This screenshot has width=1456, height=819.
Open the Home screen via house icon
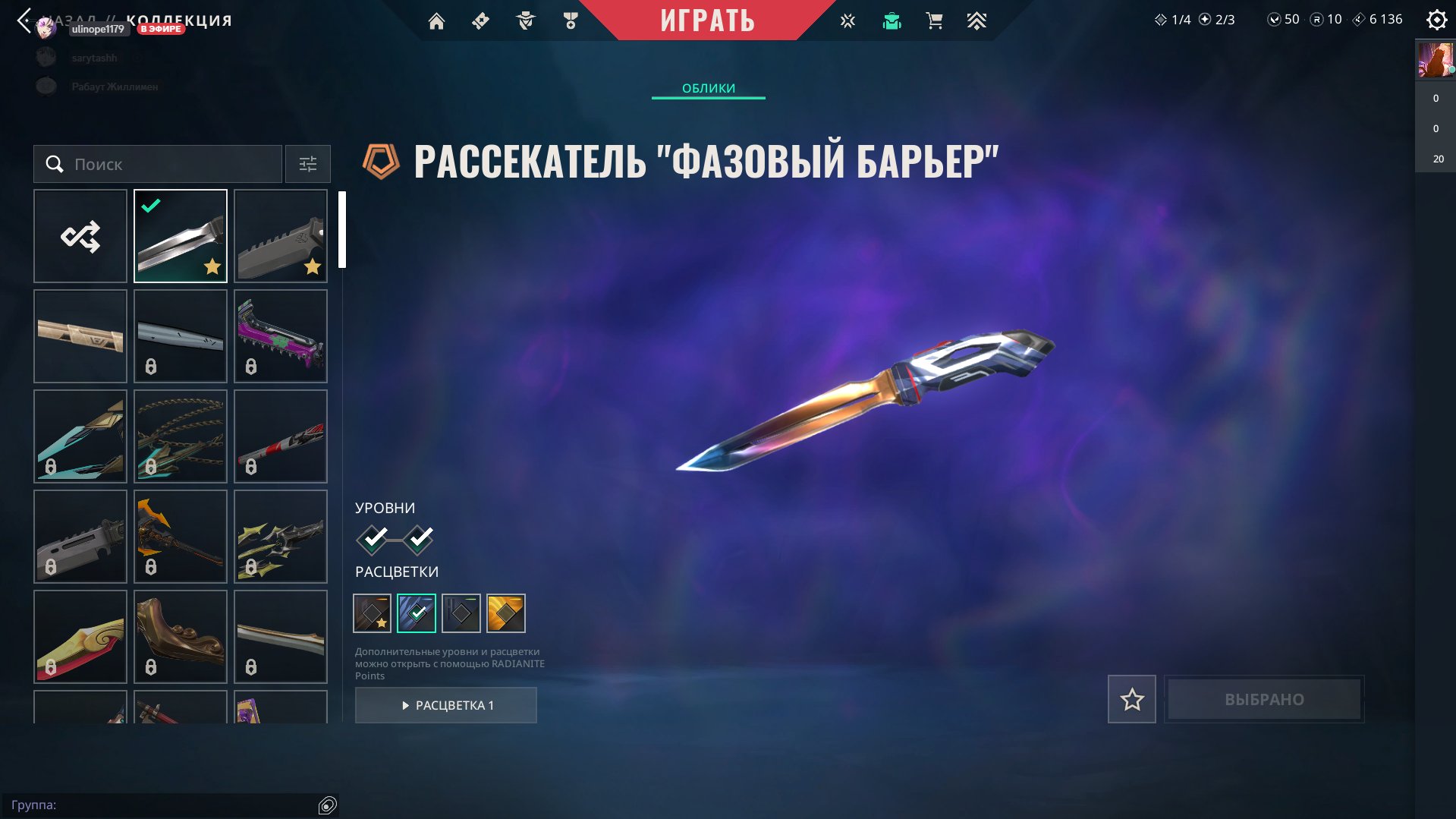436,20
